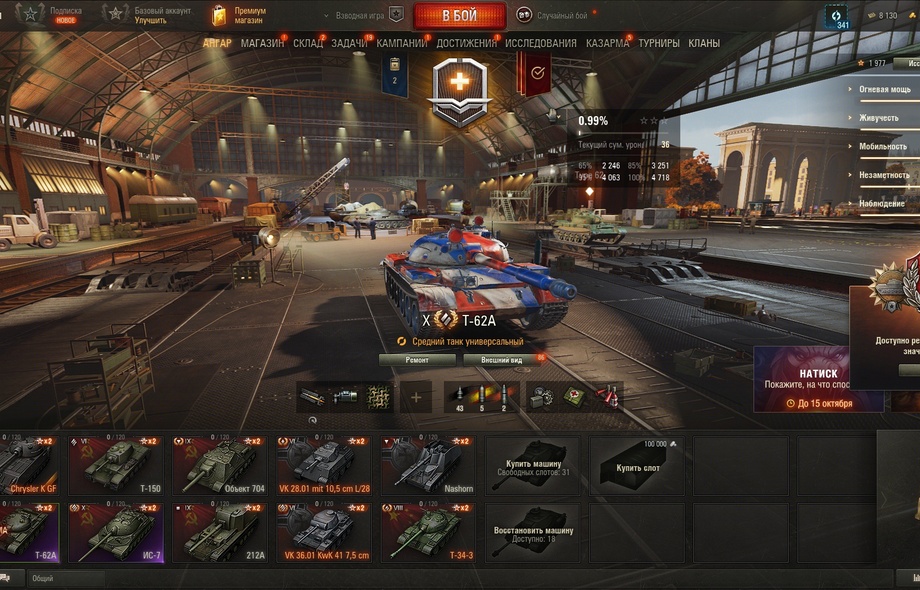Click the Купить машину tile
920x590 pixels.
click(534, 464)
